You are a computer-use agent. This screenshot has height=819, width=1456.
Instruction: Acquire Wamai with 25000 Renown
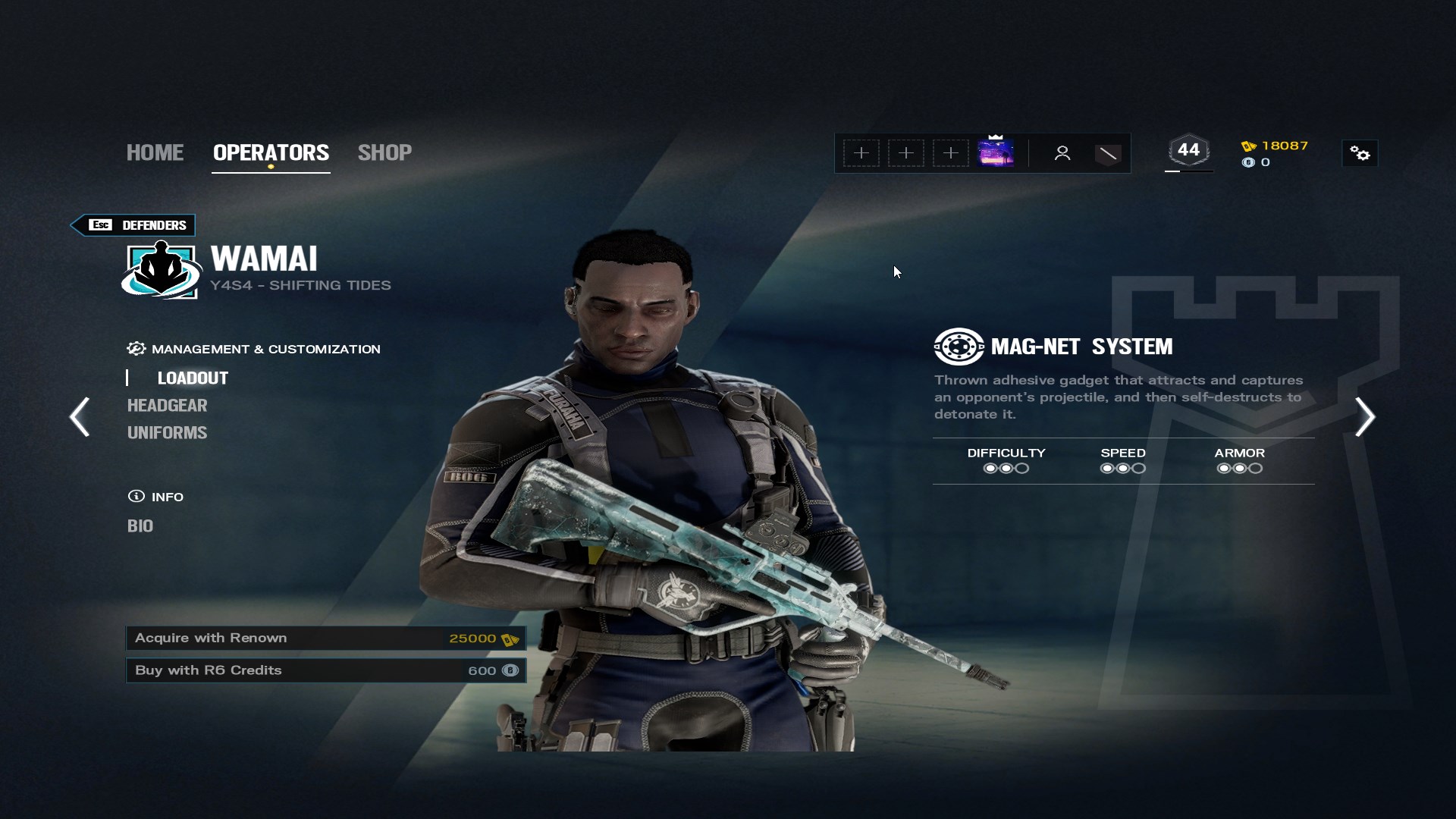click(326, 639)
